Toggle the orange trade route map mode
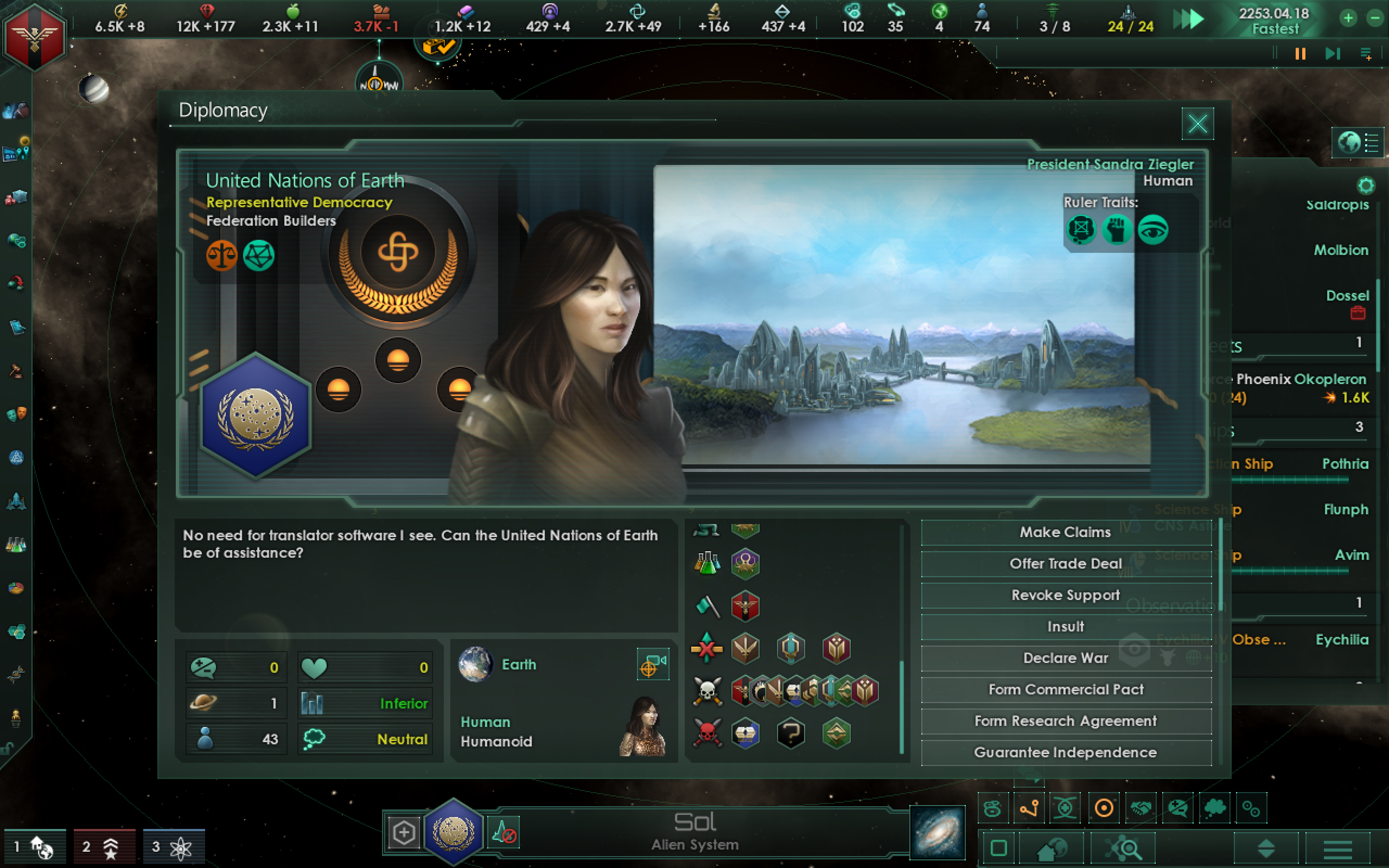The height and width of the screenshot is (868, 1389). [1030, 808]
